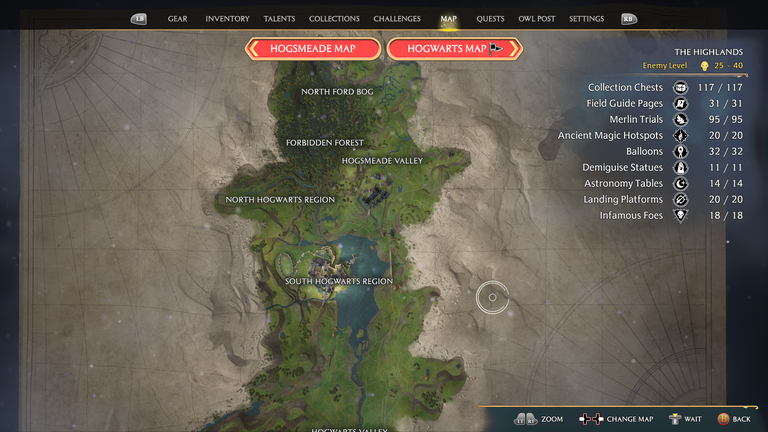This screenshot has width=768, height=432.
Task: Select the Hogsmeade Valley region label
Action: (x=382, y=161)
